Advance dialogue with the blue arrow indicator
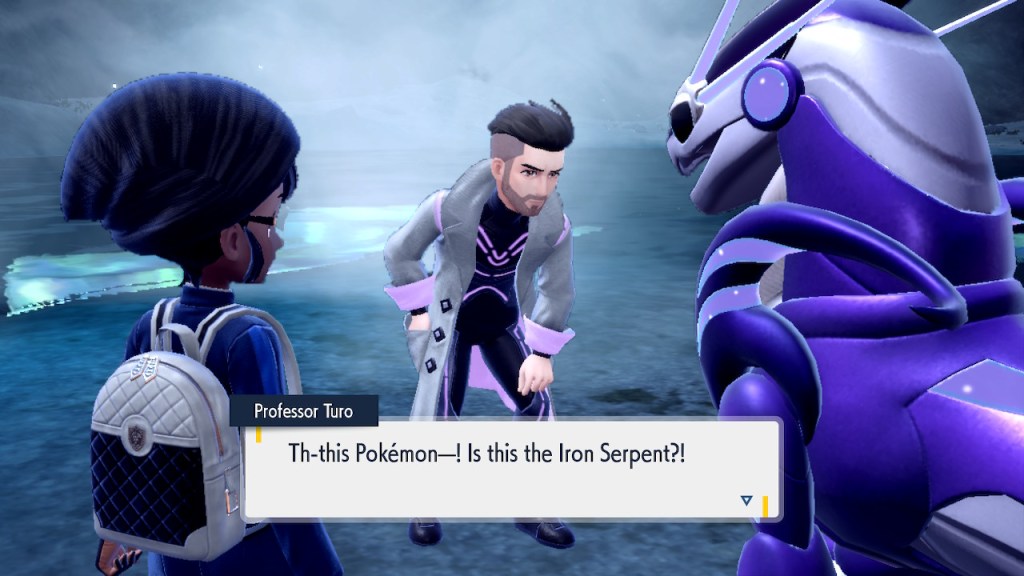Viewport: 1024px width, 576px height. [x=746, y=500]
